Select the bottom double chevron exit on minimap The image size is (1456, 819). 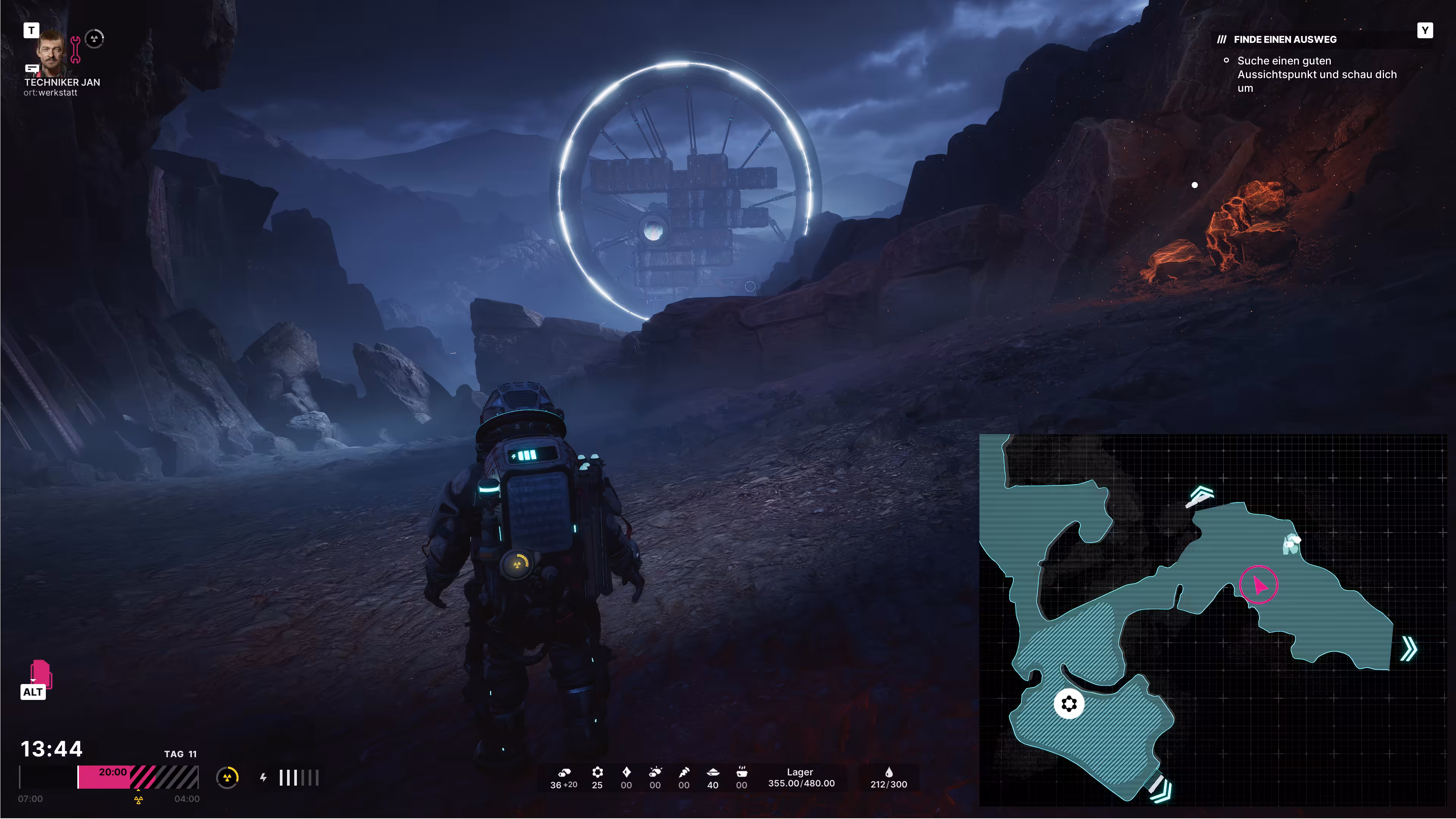(x=1160, y=789)
